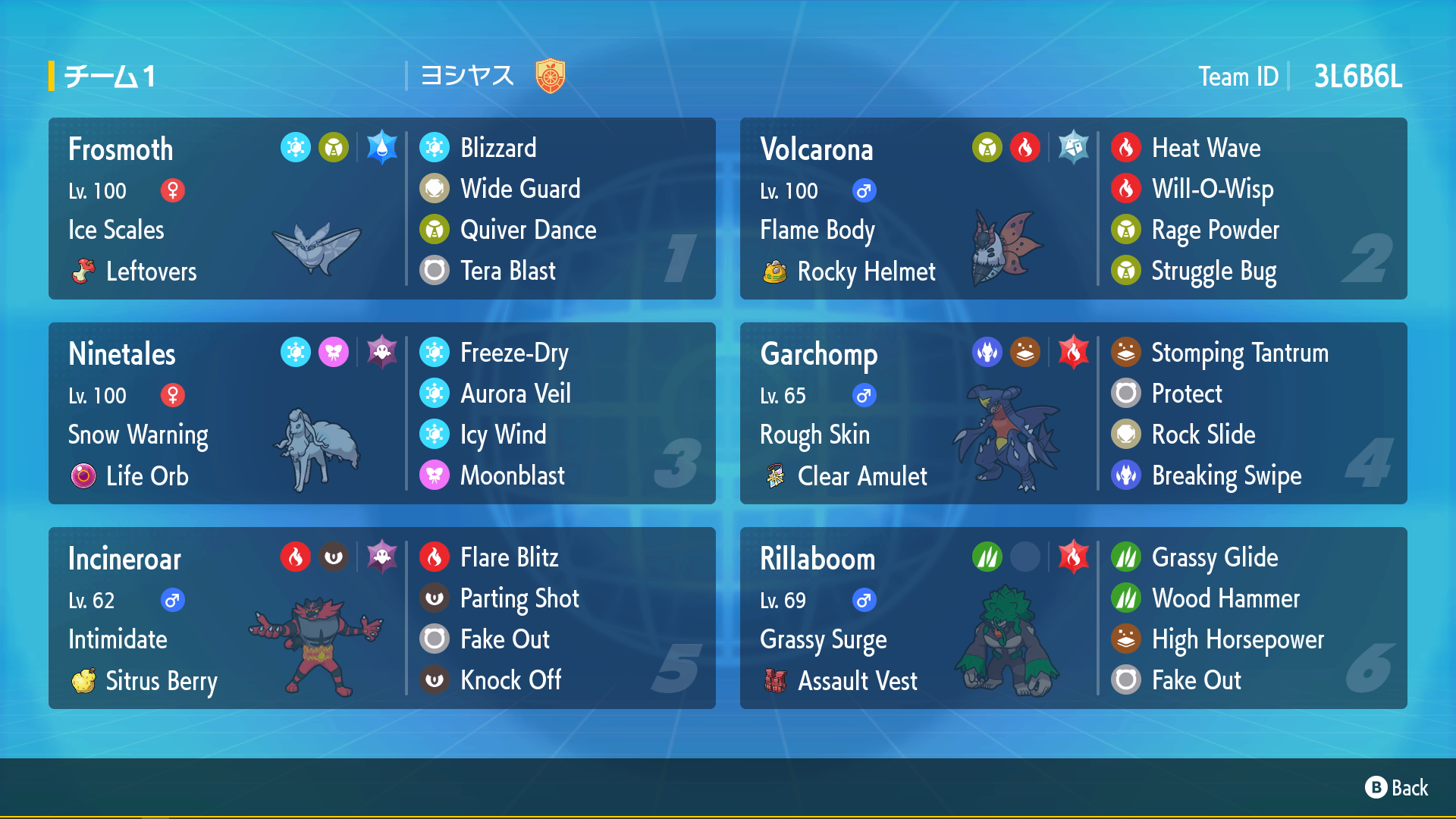Click Ninetales' Life Orb item icon

[83, 476]
